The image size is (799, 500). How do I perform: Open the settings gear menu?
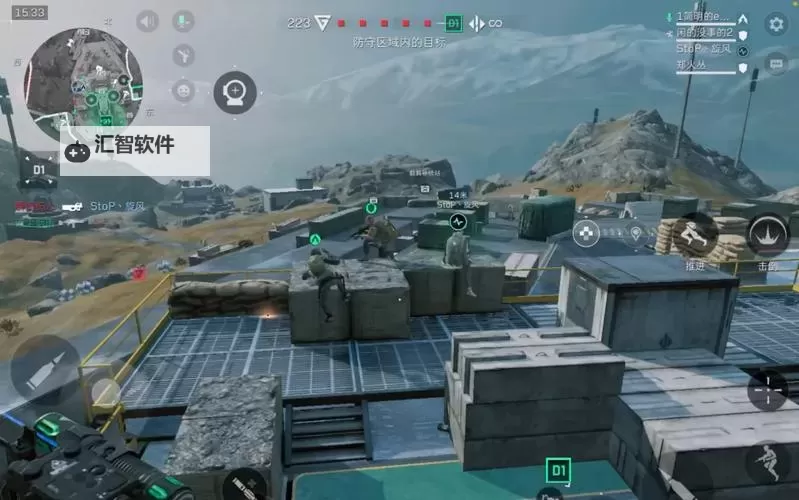[x=776, y=25]
